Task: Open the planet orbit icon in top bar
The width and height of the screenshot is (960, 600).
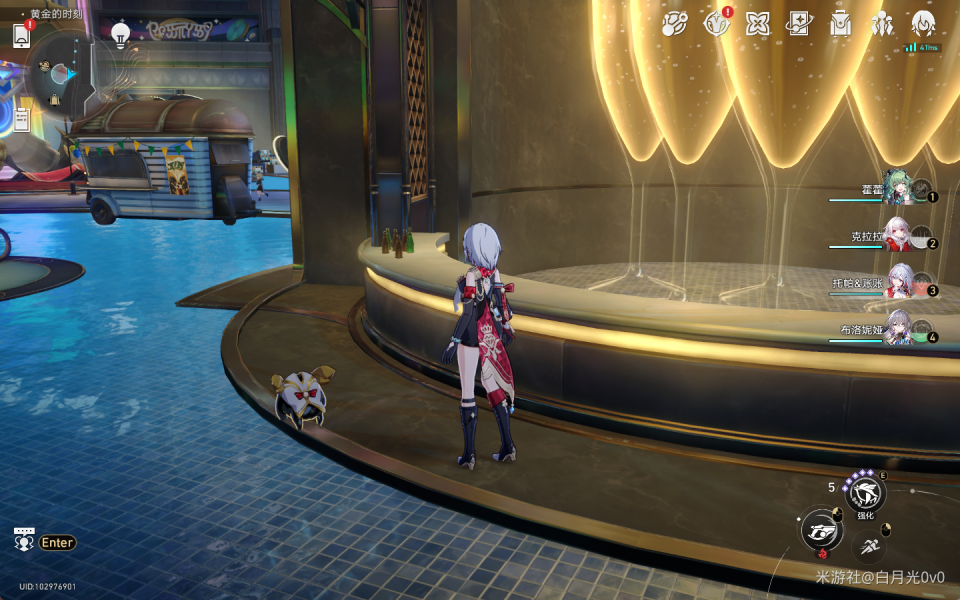Action: [675, 24]
